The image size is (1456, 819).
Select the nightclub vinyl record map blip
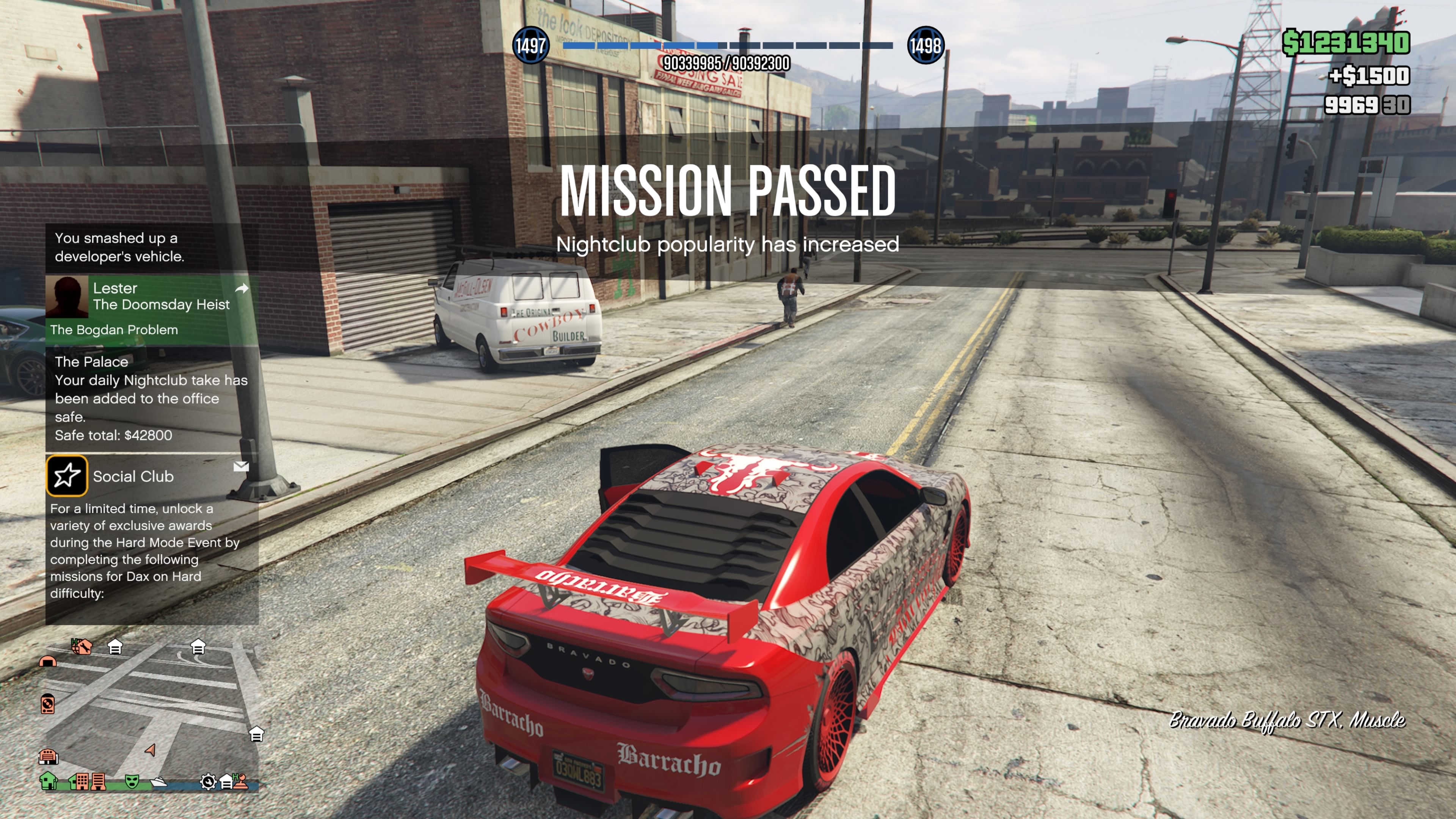(x=48, y=704)
